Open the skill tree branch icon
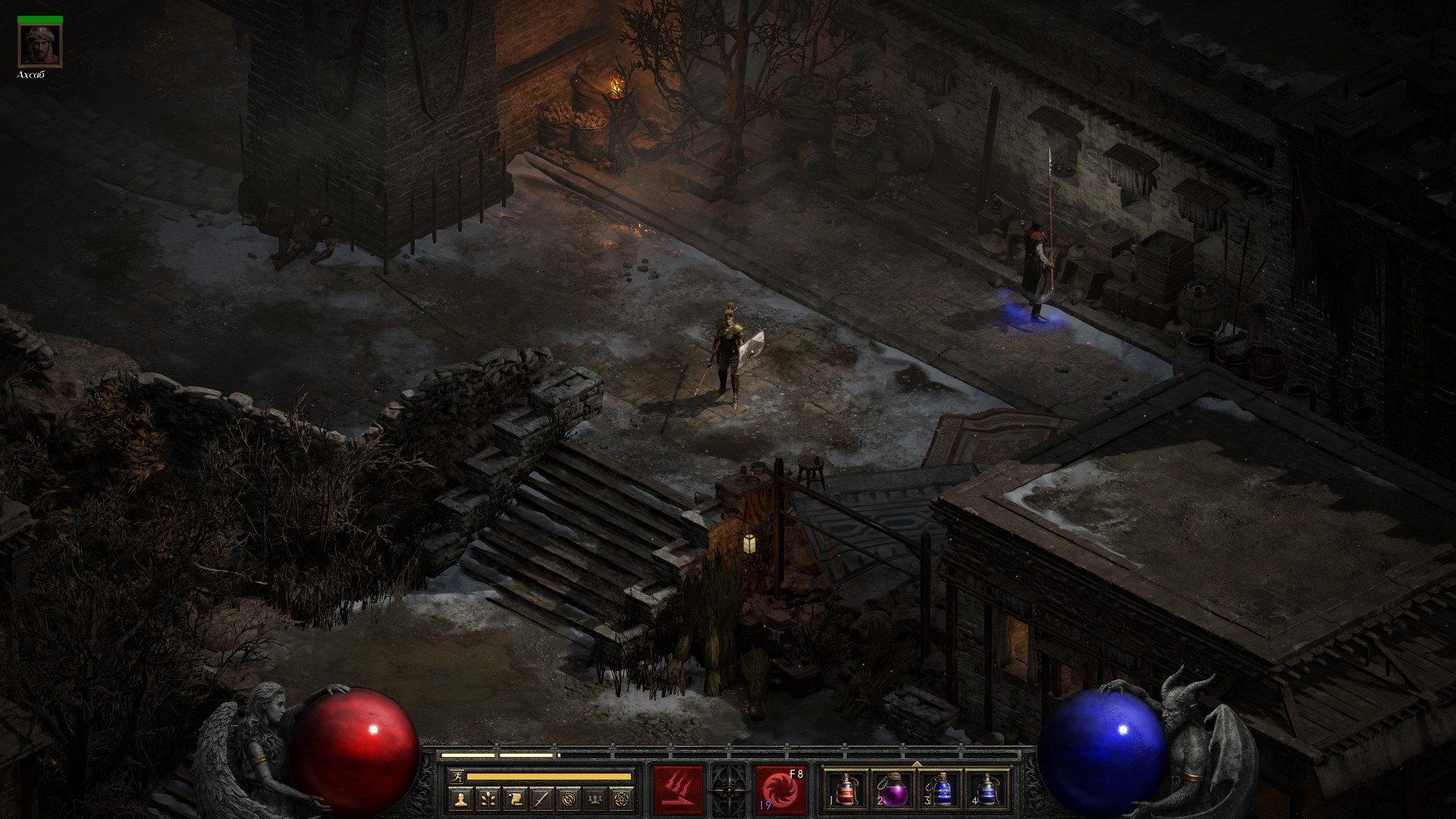 click(x=487, y=799)
